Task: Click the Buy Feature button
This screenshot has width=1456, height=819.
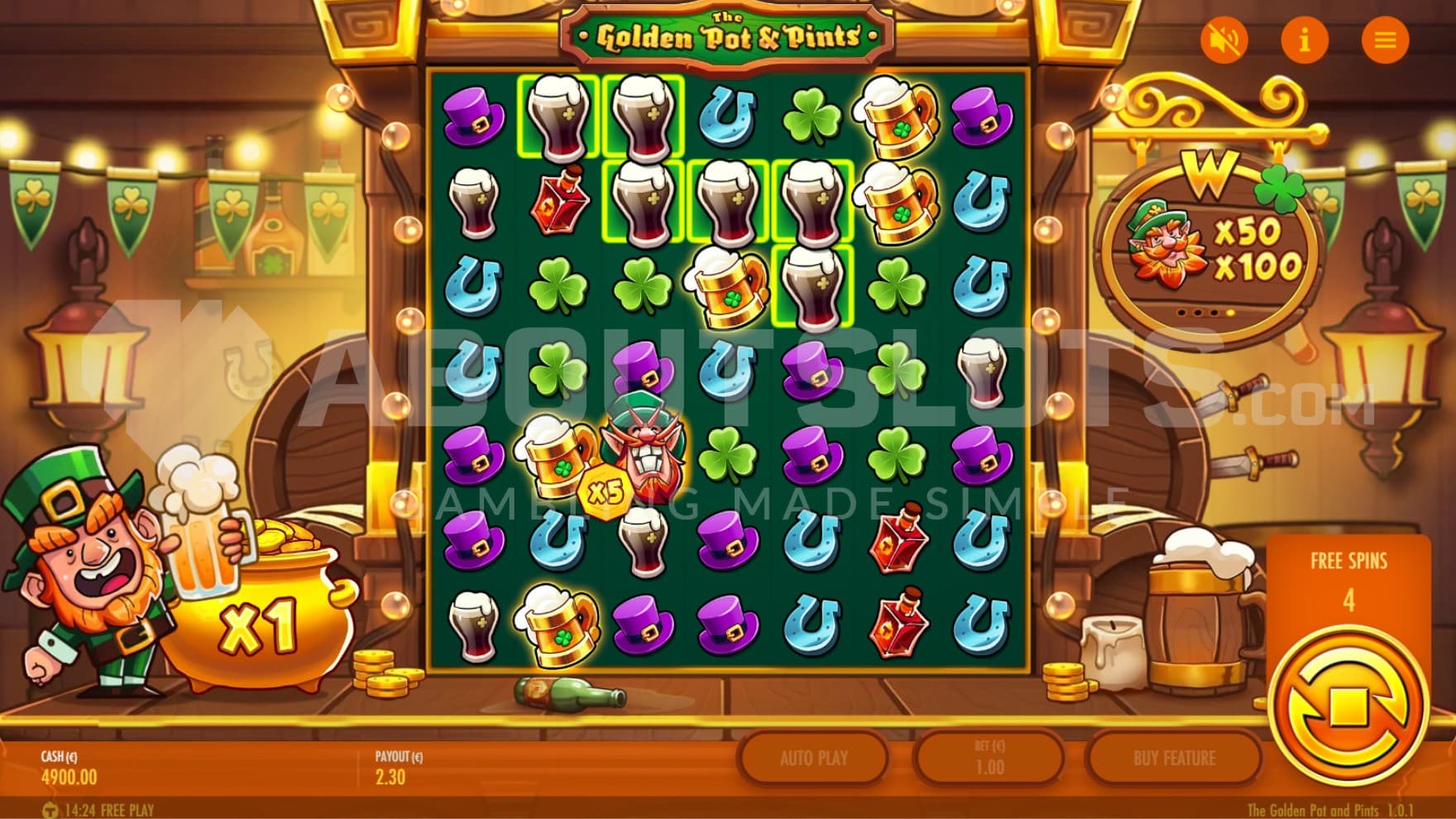Action: (1174, 758)
